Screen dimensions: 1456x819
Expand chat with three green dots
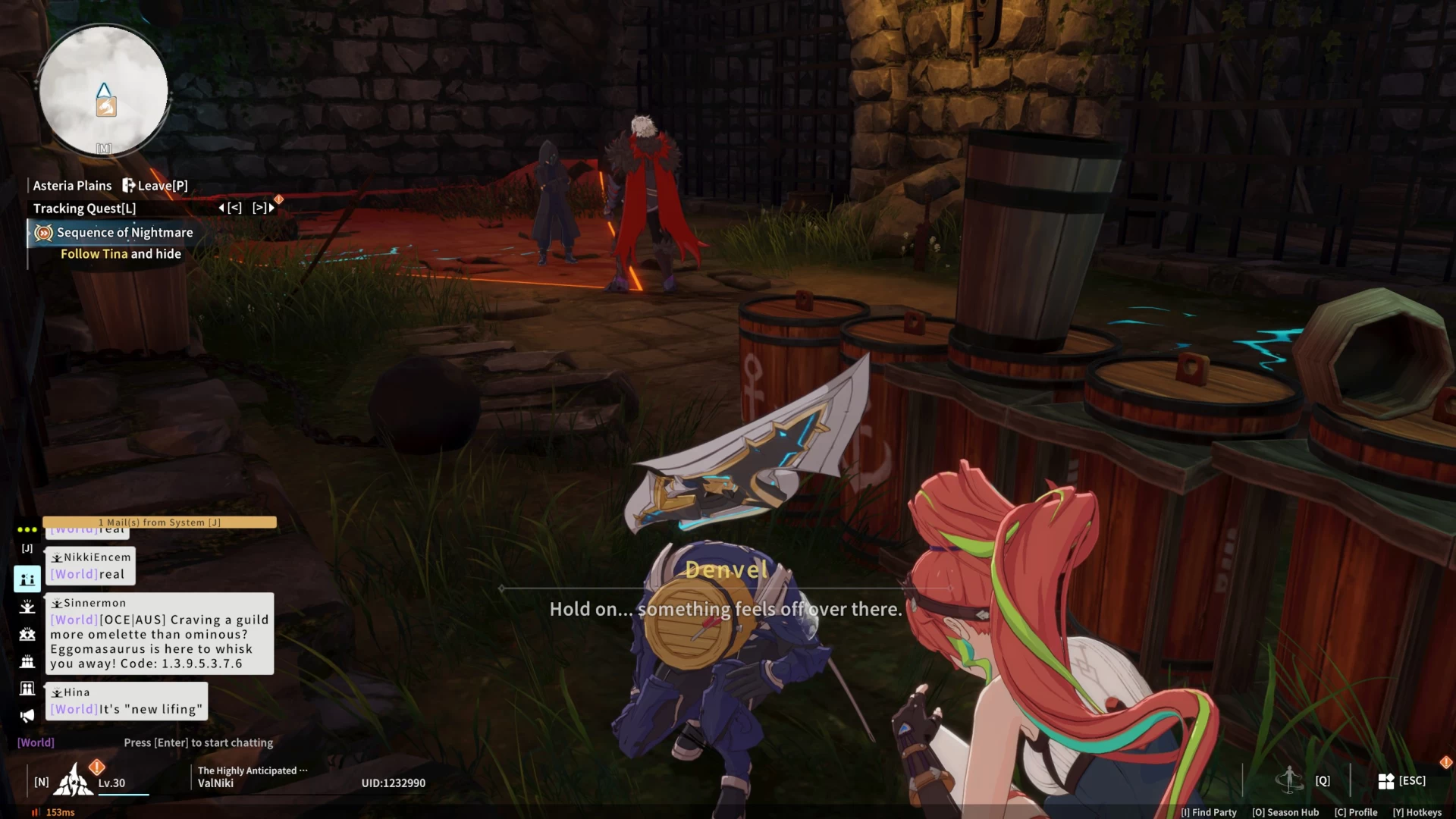27,529
